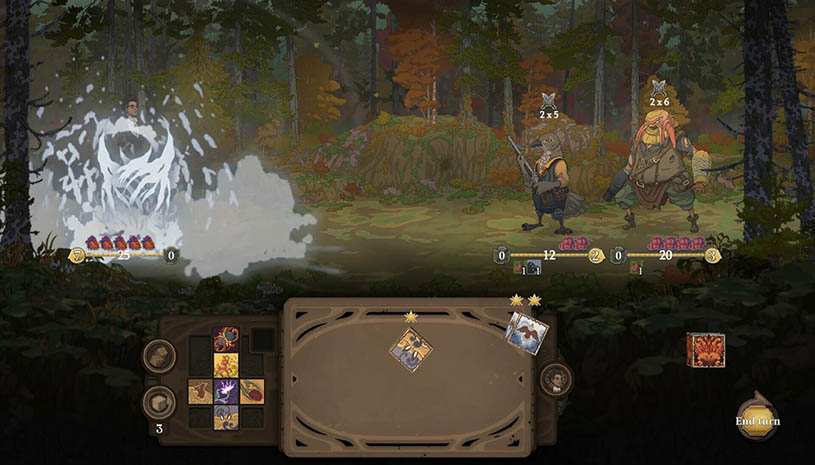Pick the blue swirl tile below the purple hand
Viewport: 815px width, 465px height.
225,416
